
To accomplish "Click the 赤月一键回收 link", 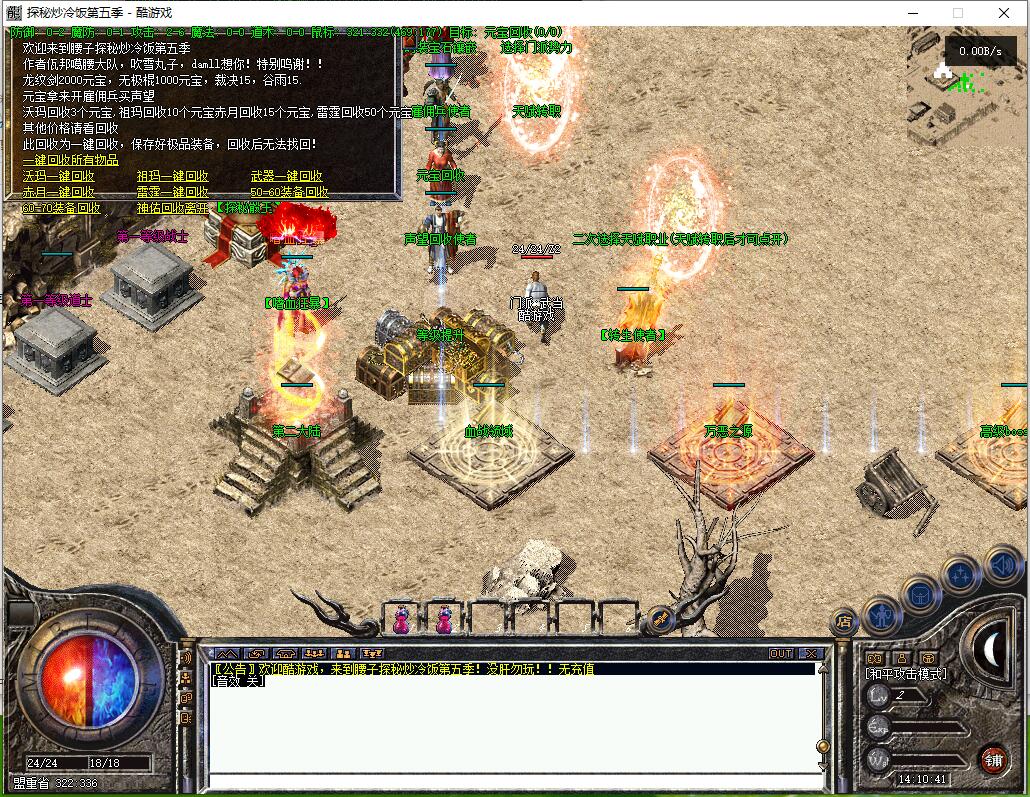I will pos(59,192).
